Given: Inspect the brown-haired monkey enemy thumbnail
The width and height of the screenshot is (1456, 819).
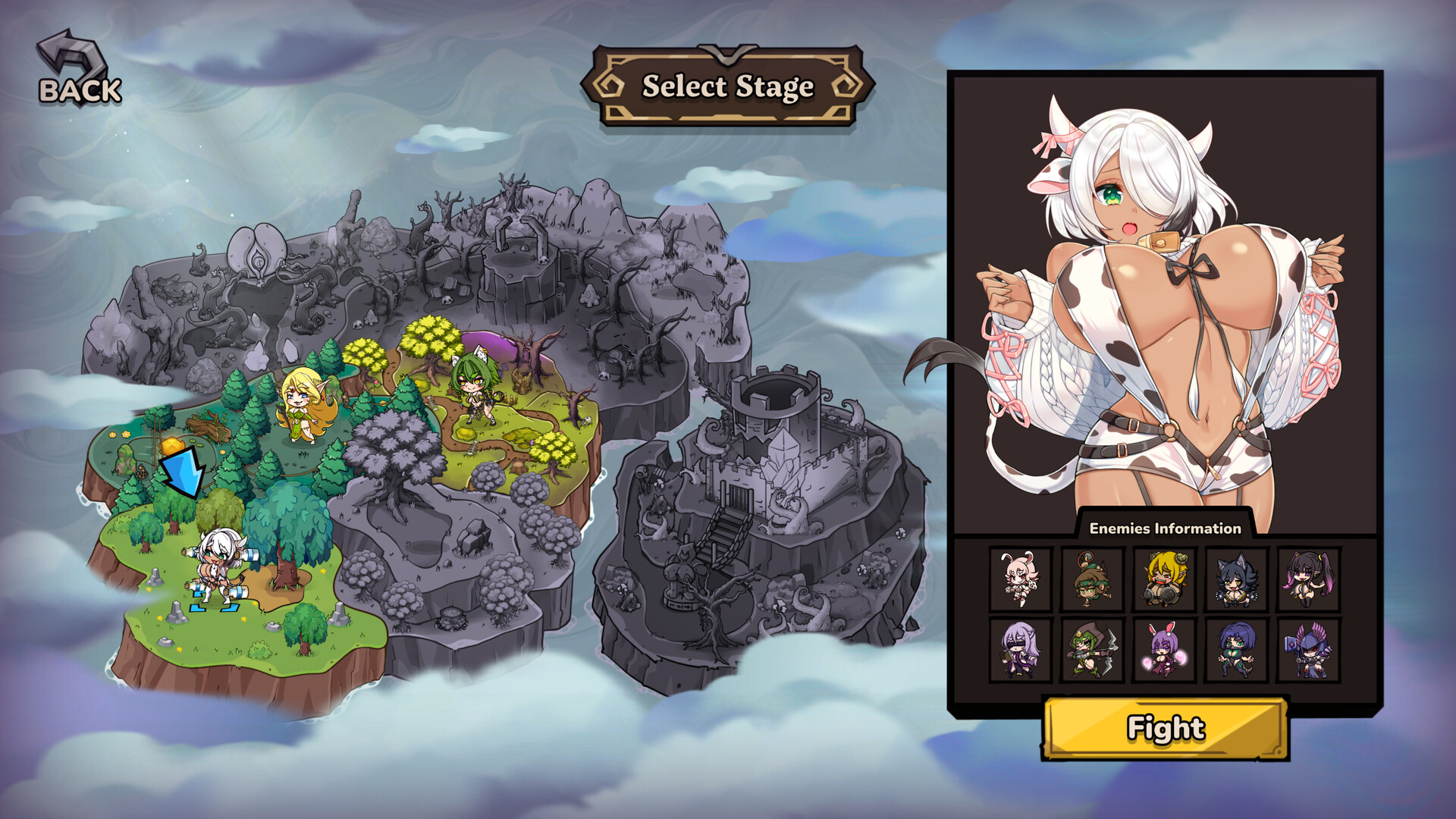Looking at the screenshot, I should point(1091,579).
